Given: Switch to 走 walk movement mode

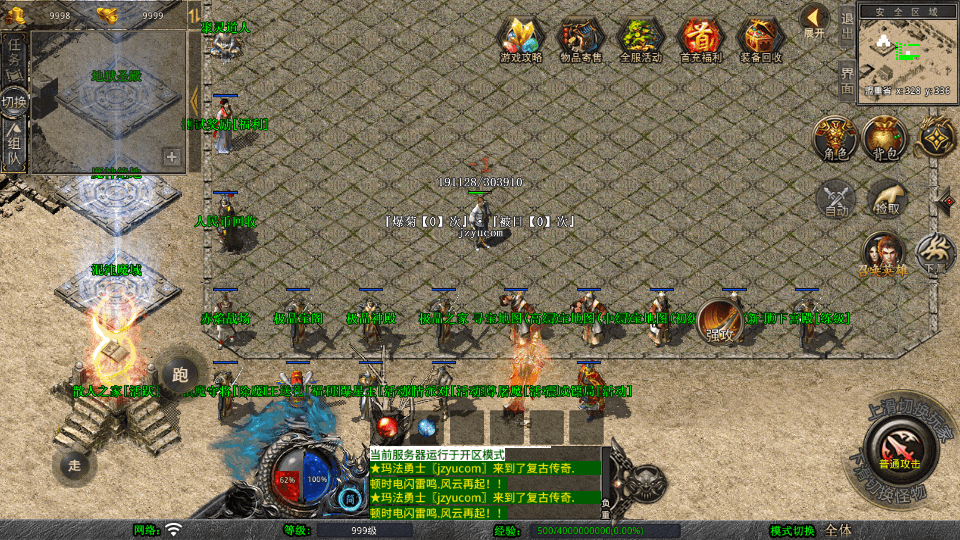Looking at the screenshot, I should point(74,465).
